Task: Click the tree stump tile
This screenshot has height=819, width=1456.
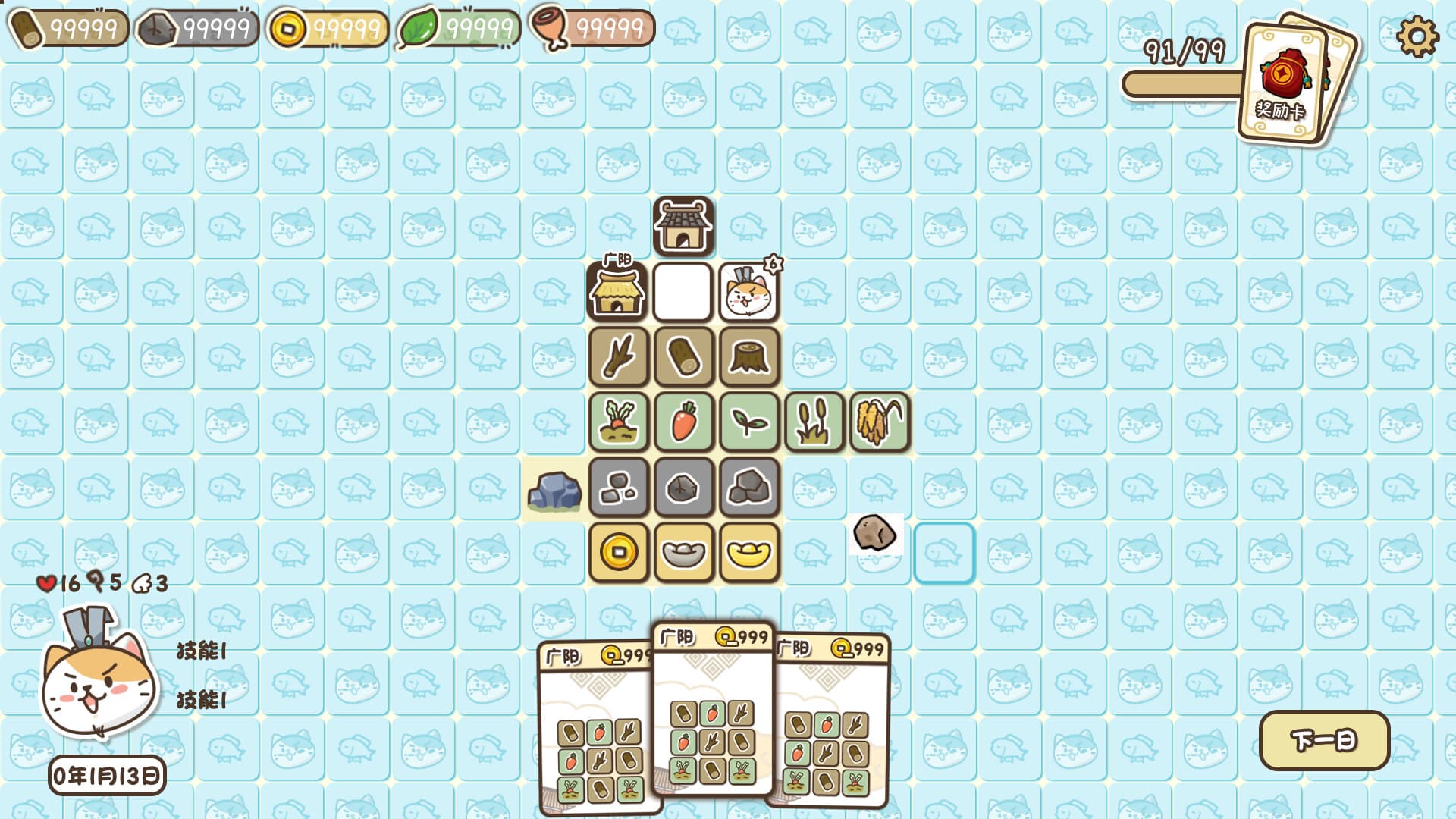Action: pos(748,357)
